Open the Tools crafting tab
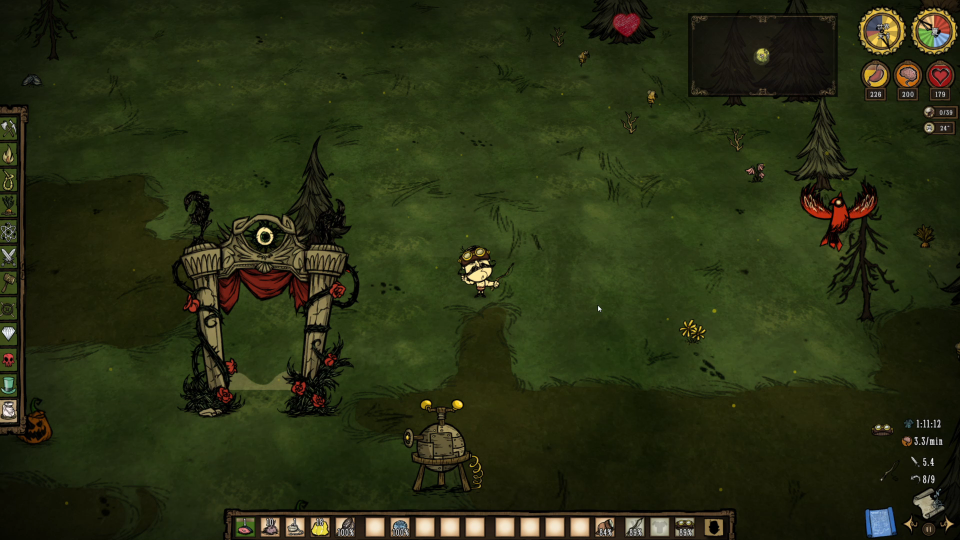The image size is (960, 540). point(9,128)
